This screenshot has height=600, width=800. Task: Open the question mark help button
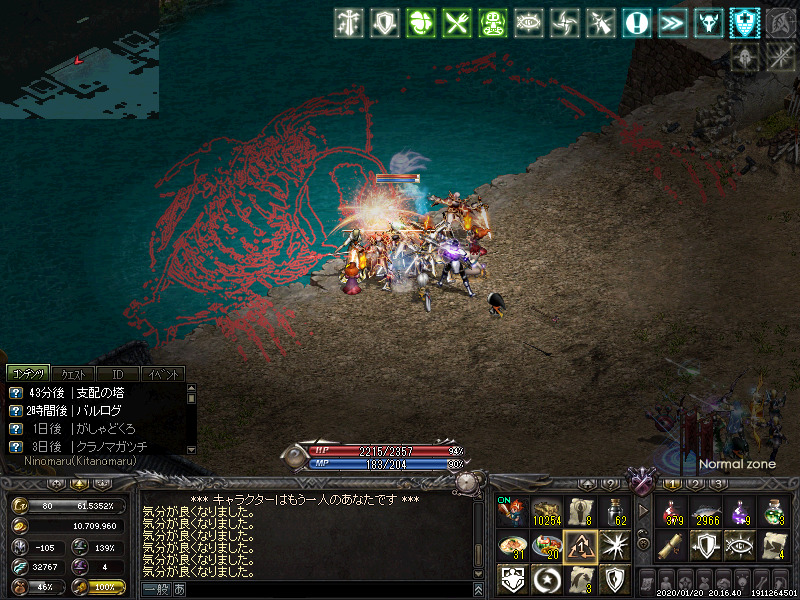click(609, 485)
